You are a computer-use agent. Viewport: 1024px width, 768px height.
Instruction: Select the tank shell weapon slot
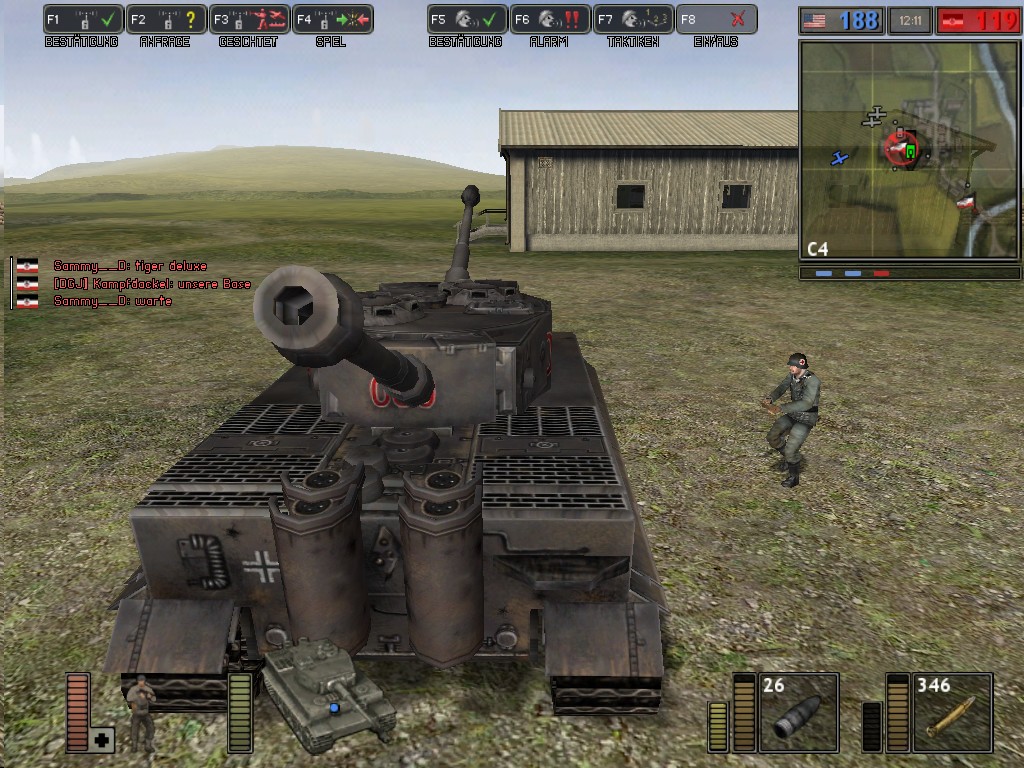(x=799, y=713)
